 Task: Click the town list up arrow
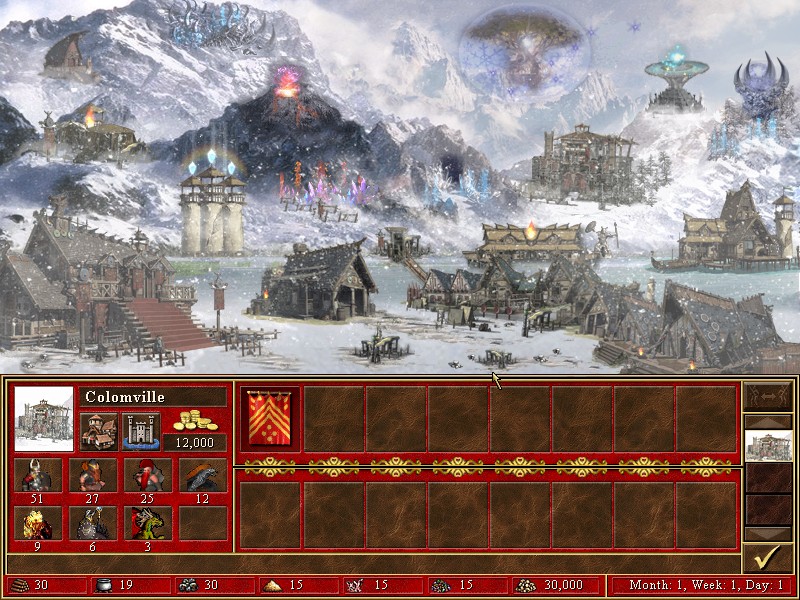point(769,421)
